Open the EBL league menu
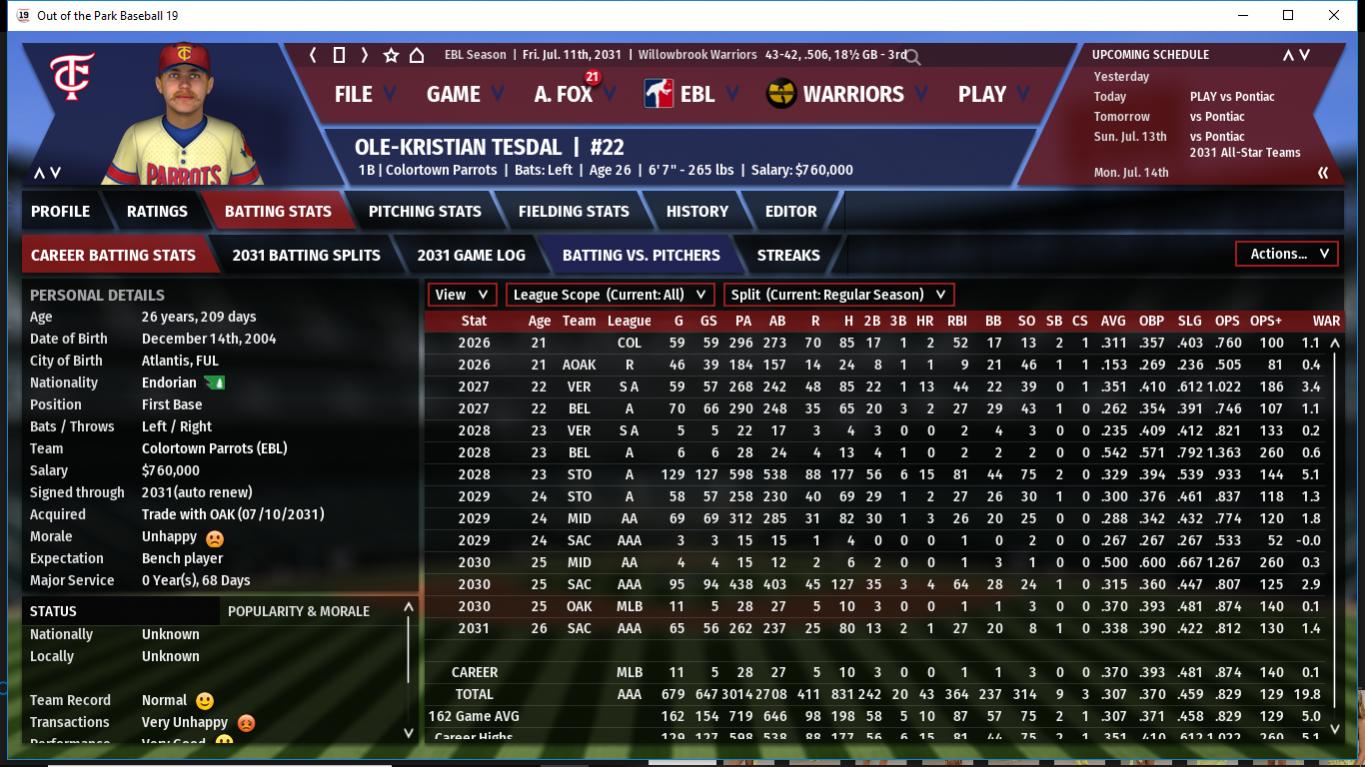1365x767 pixels. (x=697, y=94)
